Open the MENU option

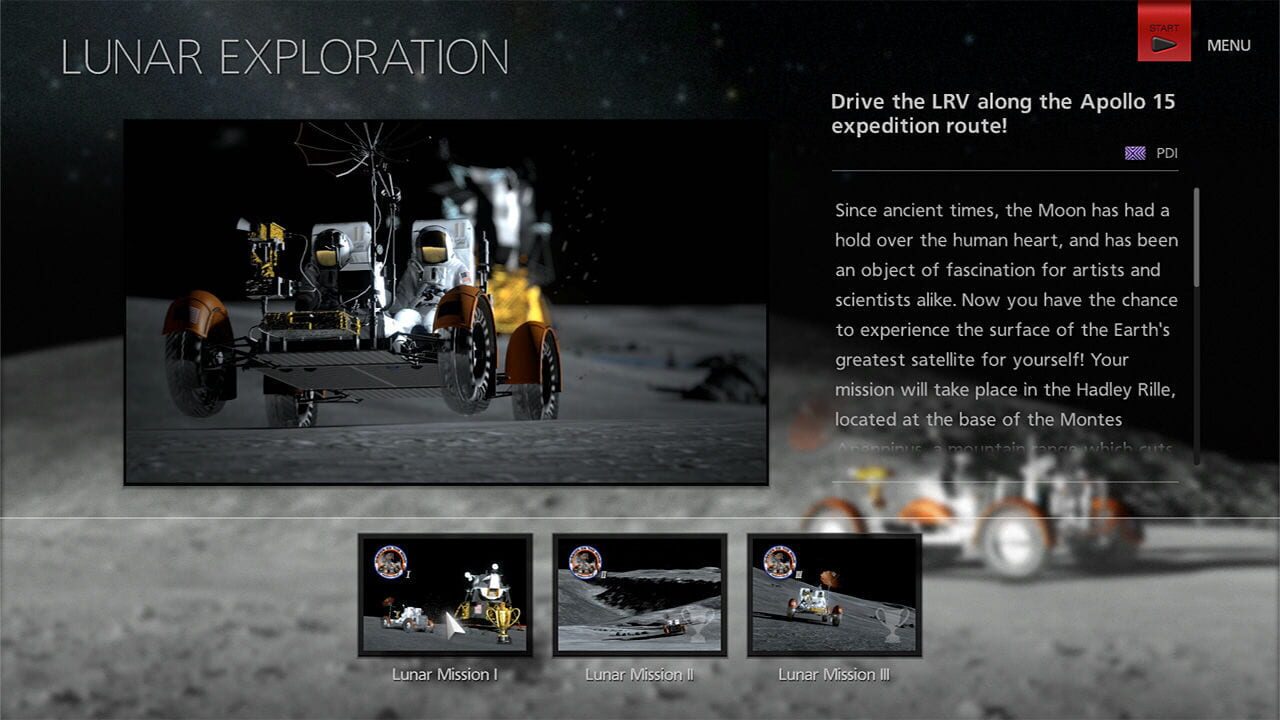[1228, 45]
